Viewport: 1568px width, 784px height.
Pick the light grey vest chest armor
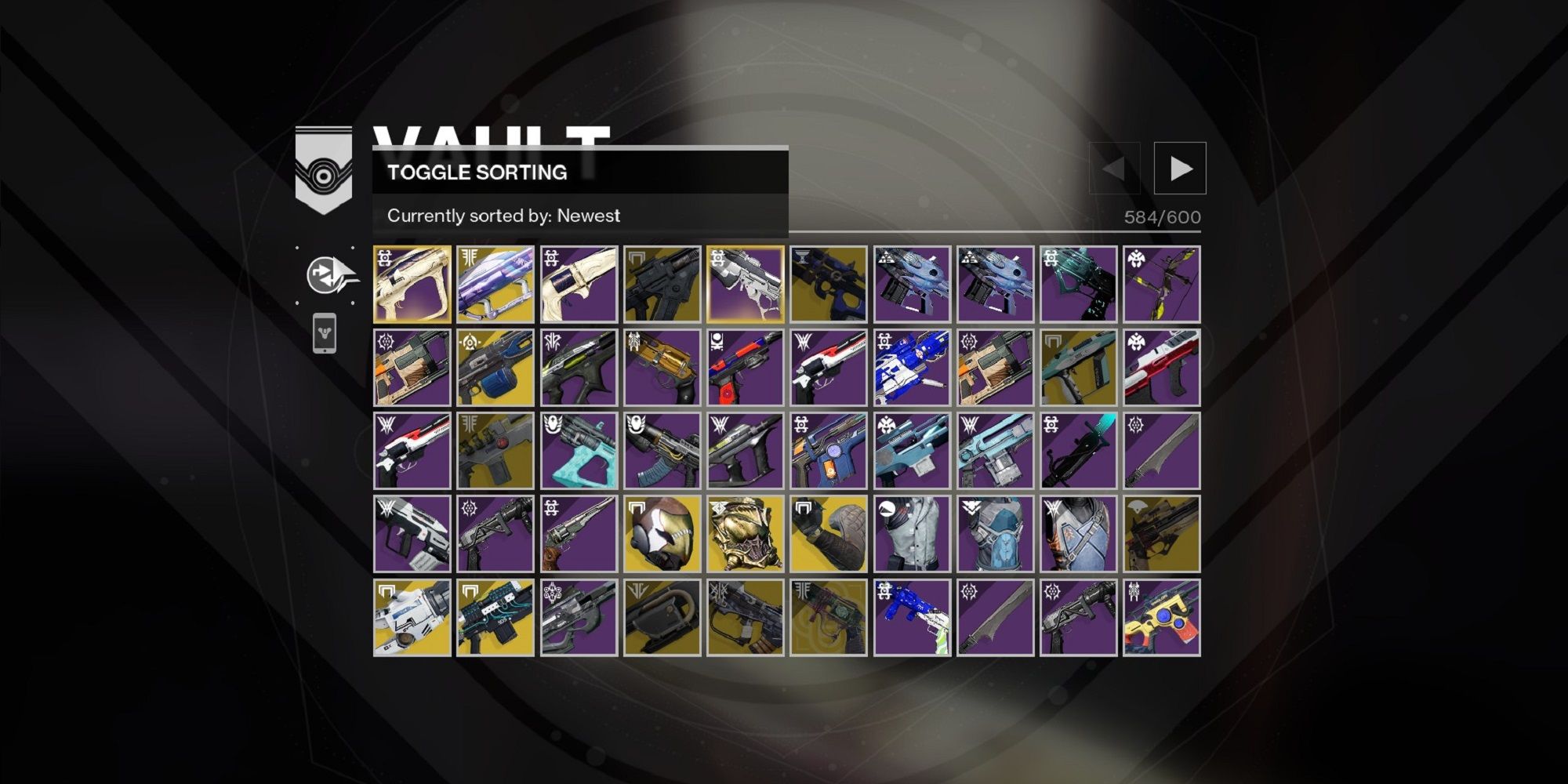(912, 534)
